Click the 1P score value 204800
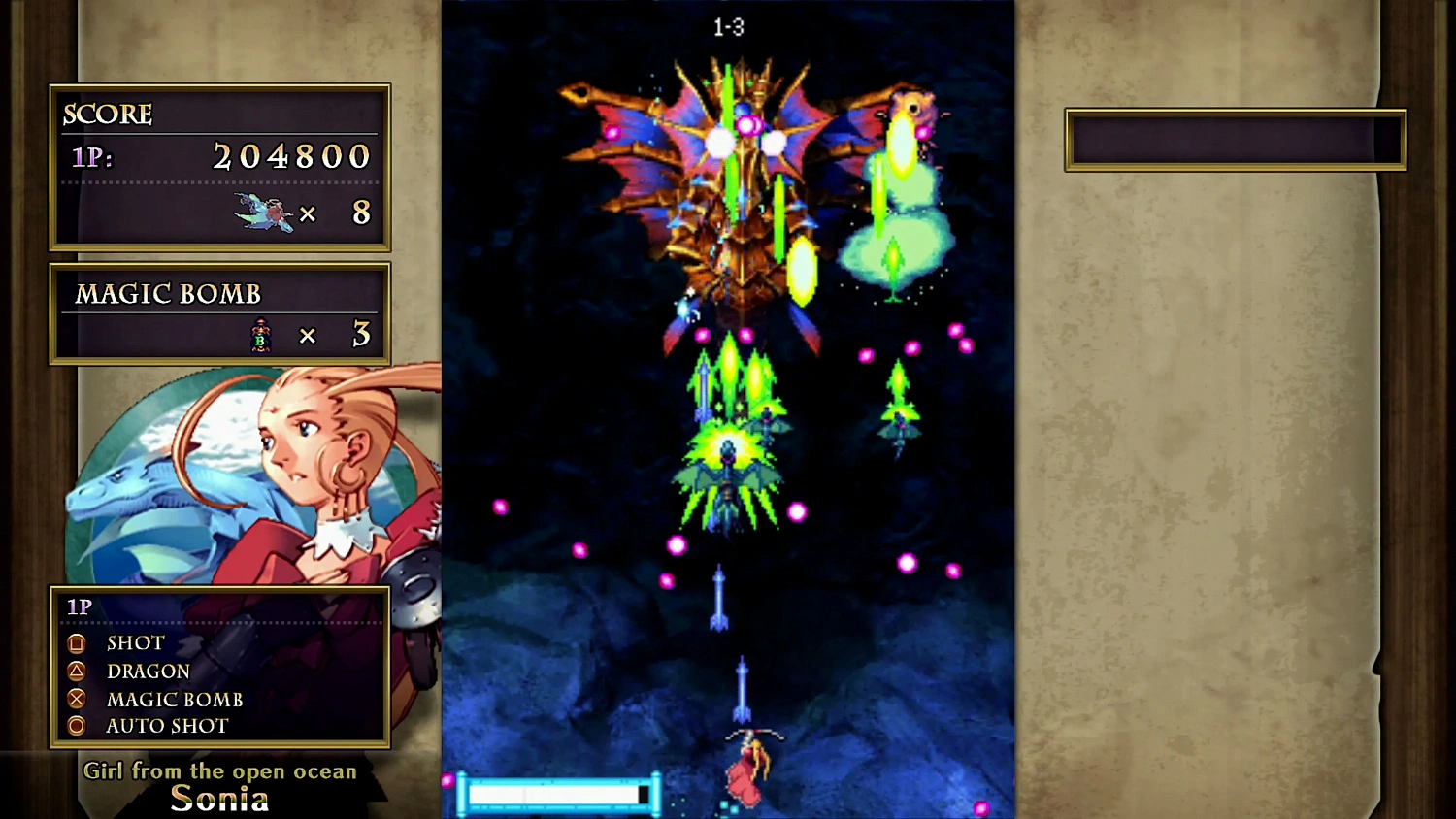 click(291, 157)
